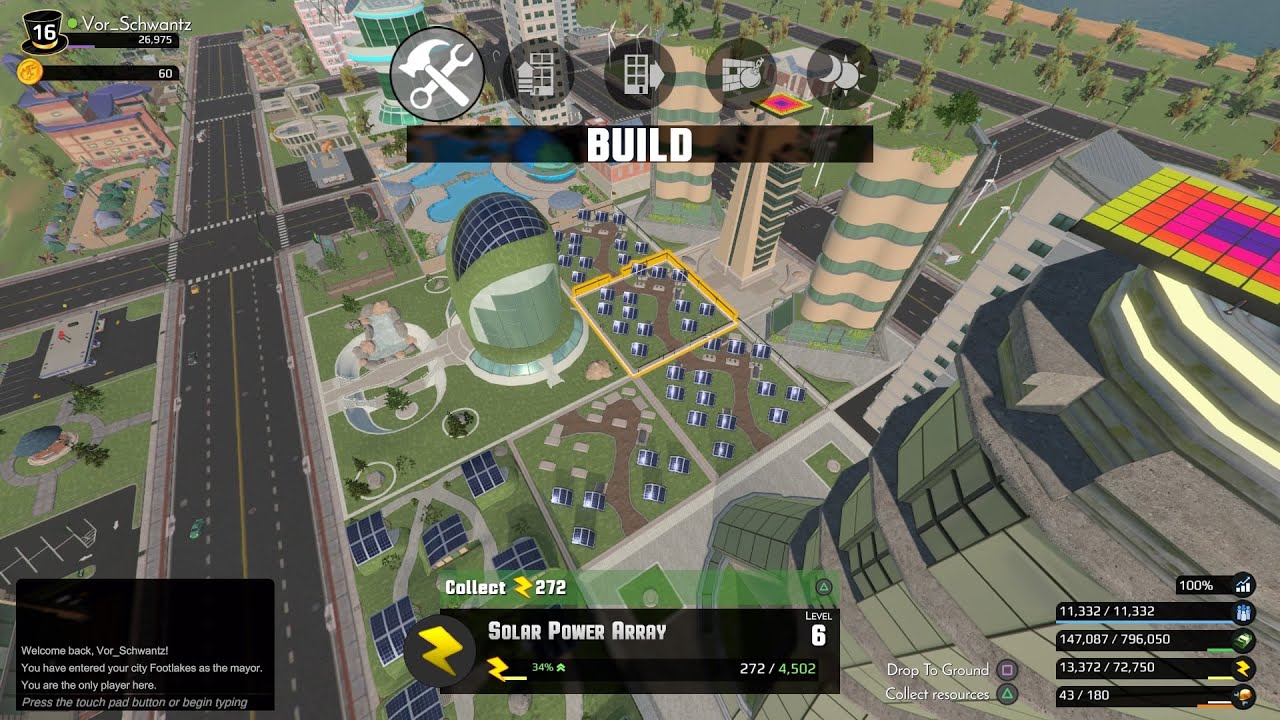
Task: Select the population people icon
Action: coord(1244,612)
